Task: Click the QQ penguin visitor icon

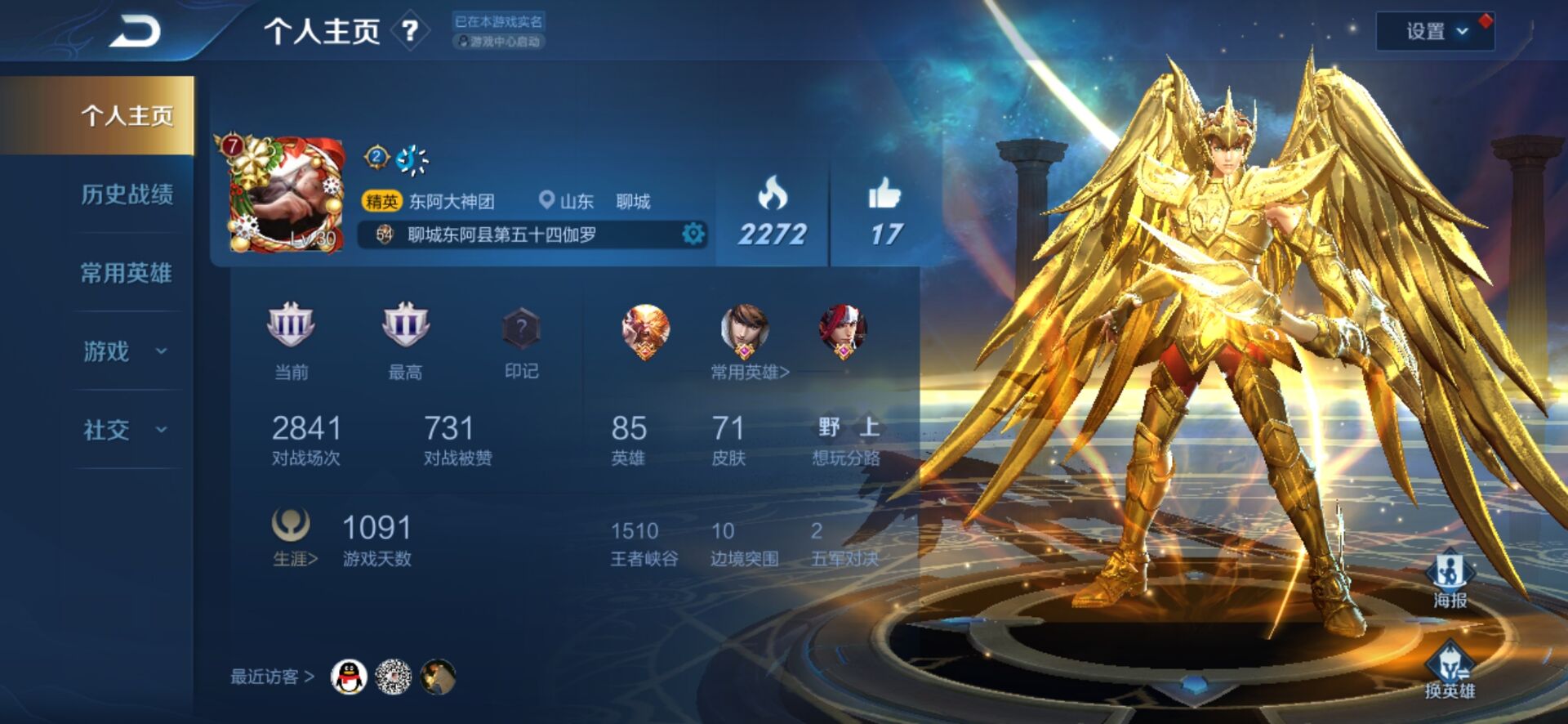Action: (347, 677)
